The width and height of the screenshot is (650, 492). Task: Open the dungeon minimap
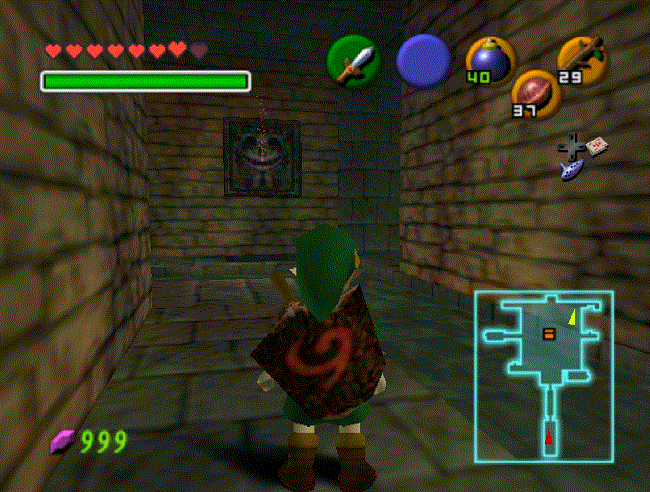(x=543, y=376)
